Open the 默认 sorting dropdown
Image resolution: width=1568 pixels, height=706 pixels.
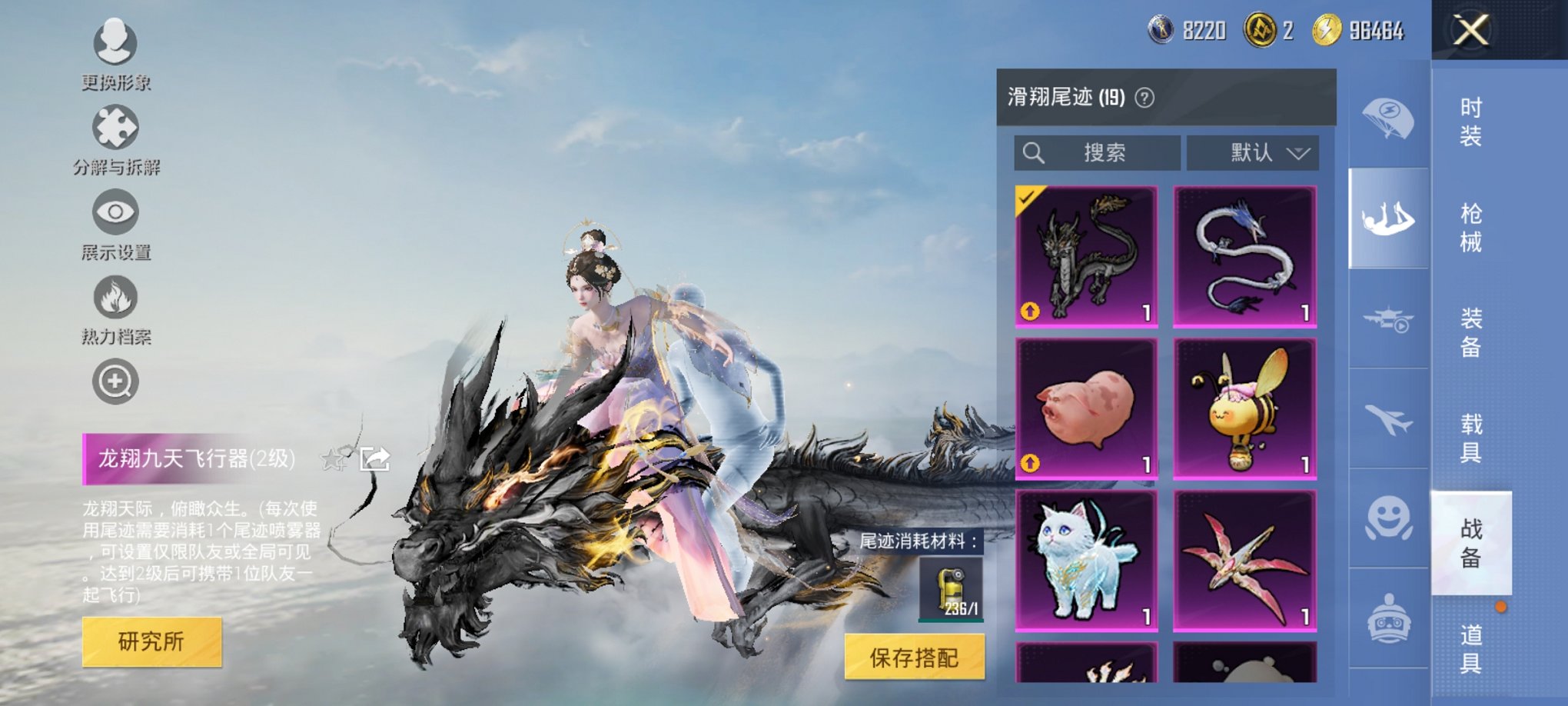point(1252,152)
